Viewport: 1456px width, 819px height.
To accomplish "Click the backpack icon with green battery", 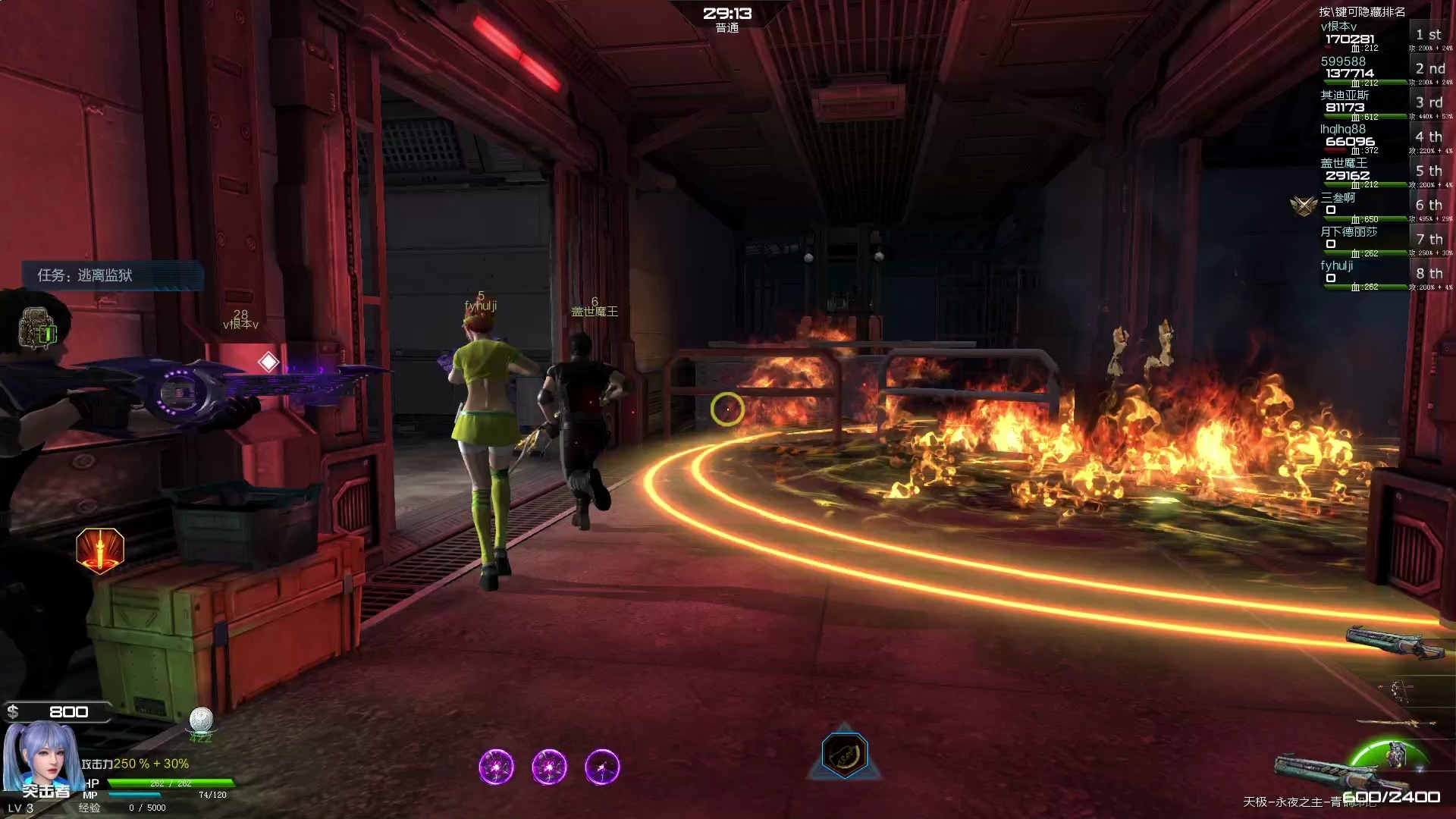I will (x=38, y=329).
